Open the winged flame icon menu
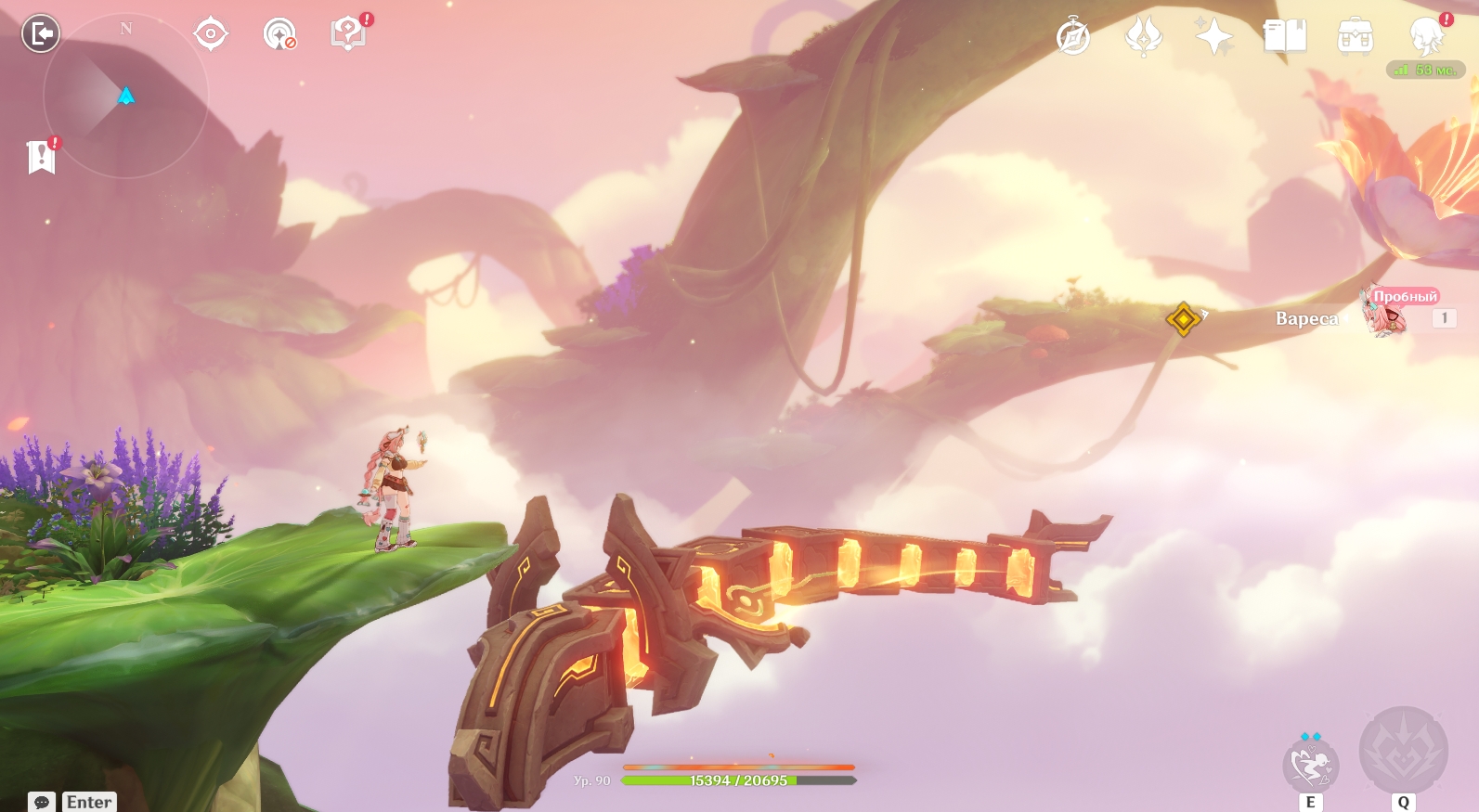The image size is (1479, 812). (x=1143, y=37)
